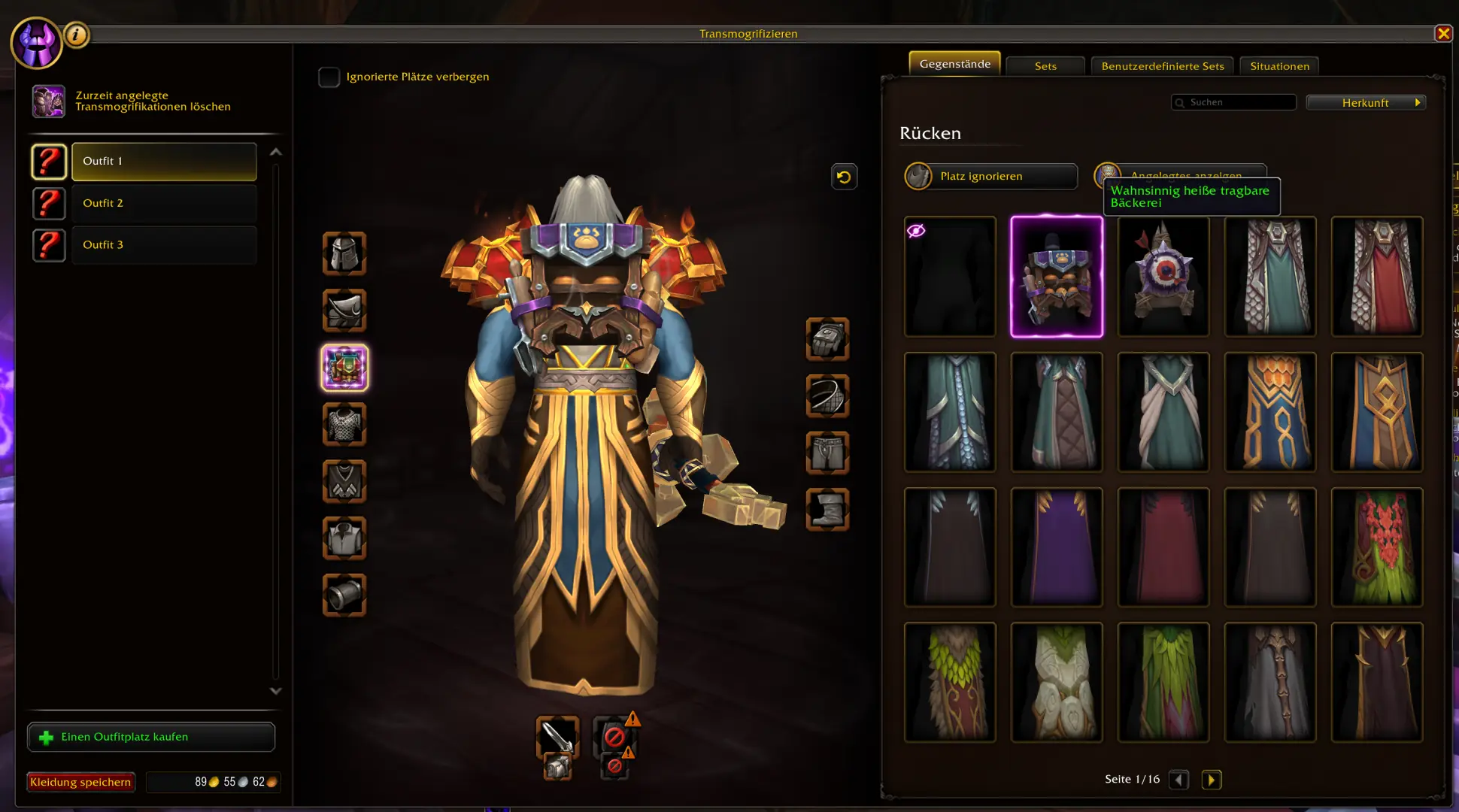Click 'Einen Outfitplatz kaufen'
The height and width of the screenshot is (812, 1459).
[x=150, y=737]
